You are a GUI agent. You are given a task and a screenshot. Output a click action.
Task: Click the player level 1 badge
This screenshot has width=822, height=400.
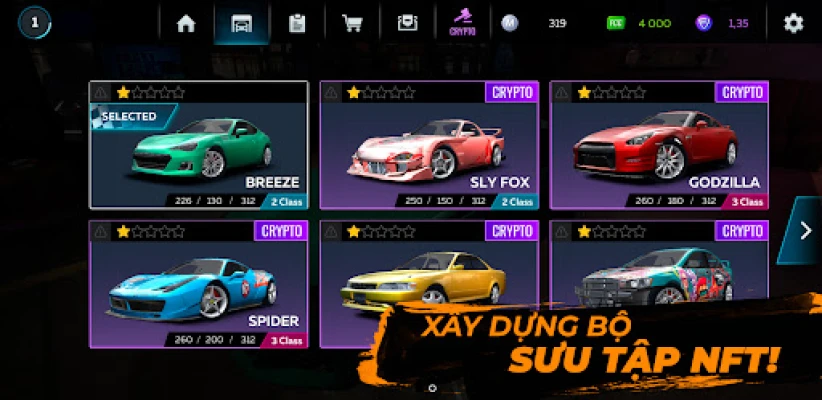click(34, 23)
